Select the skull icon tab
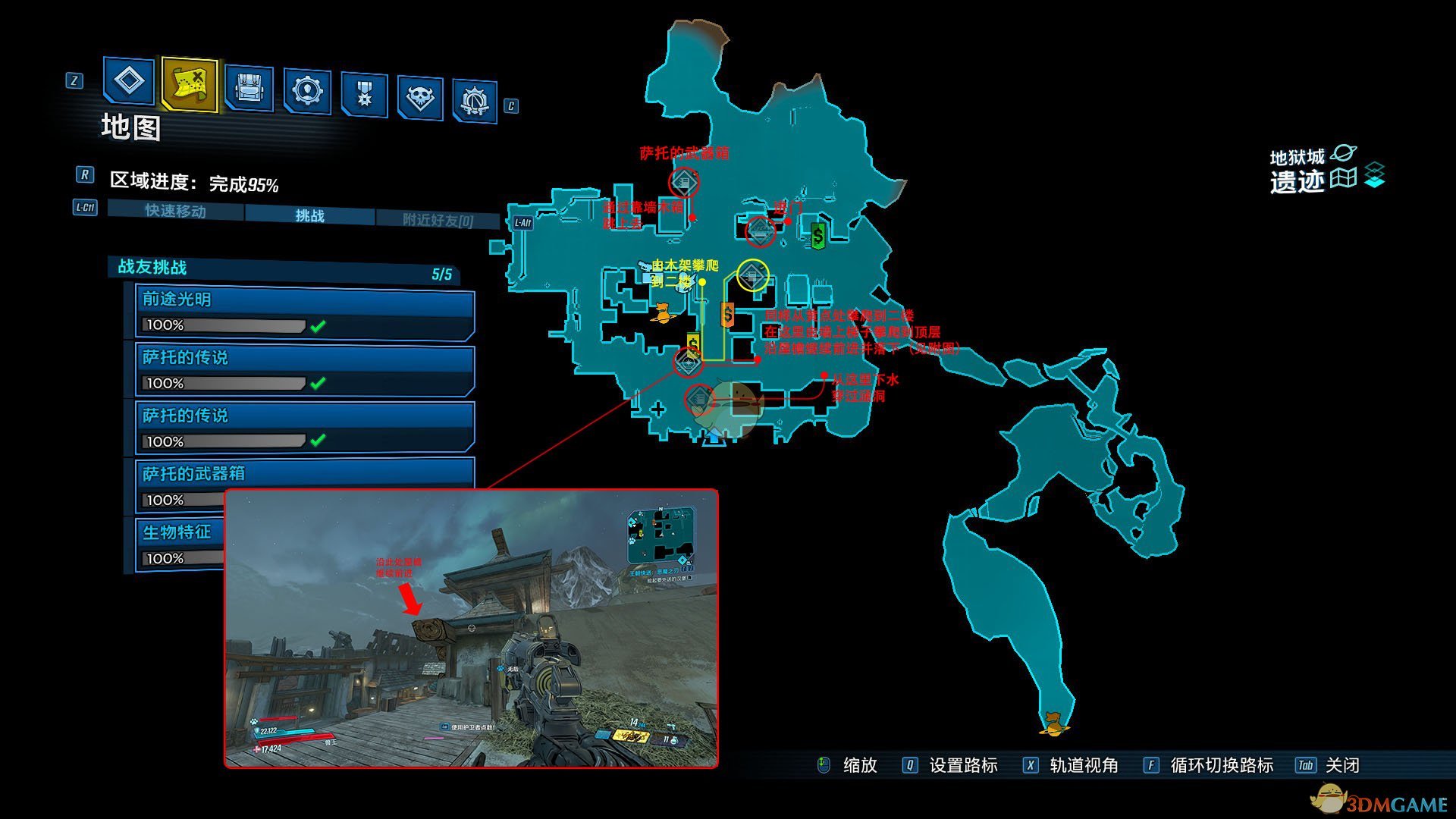Image resolution: width=1456 pixels, height=819 pixels. coord(419,98)
